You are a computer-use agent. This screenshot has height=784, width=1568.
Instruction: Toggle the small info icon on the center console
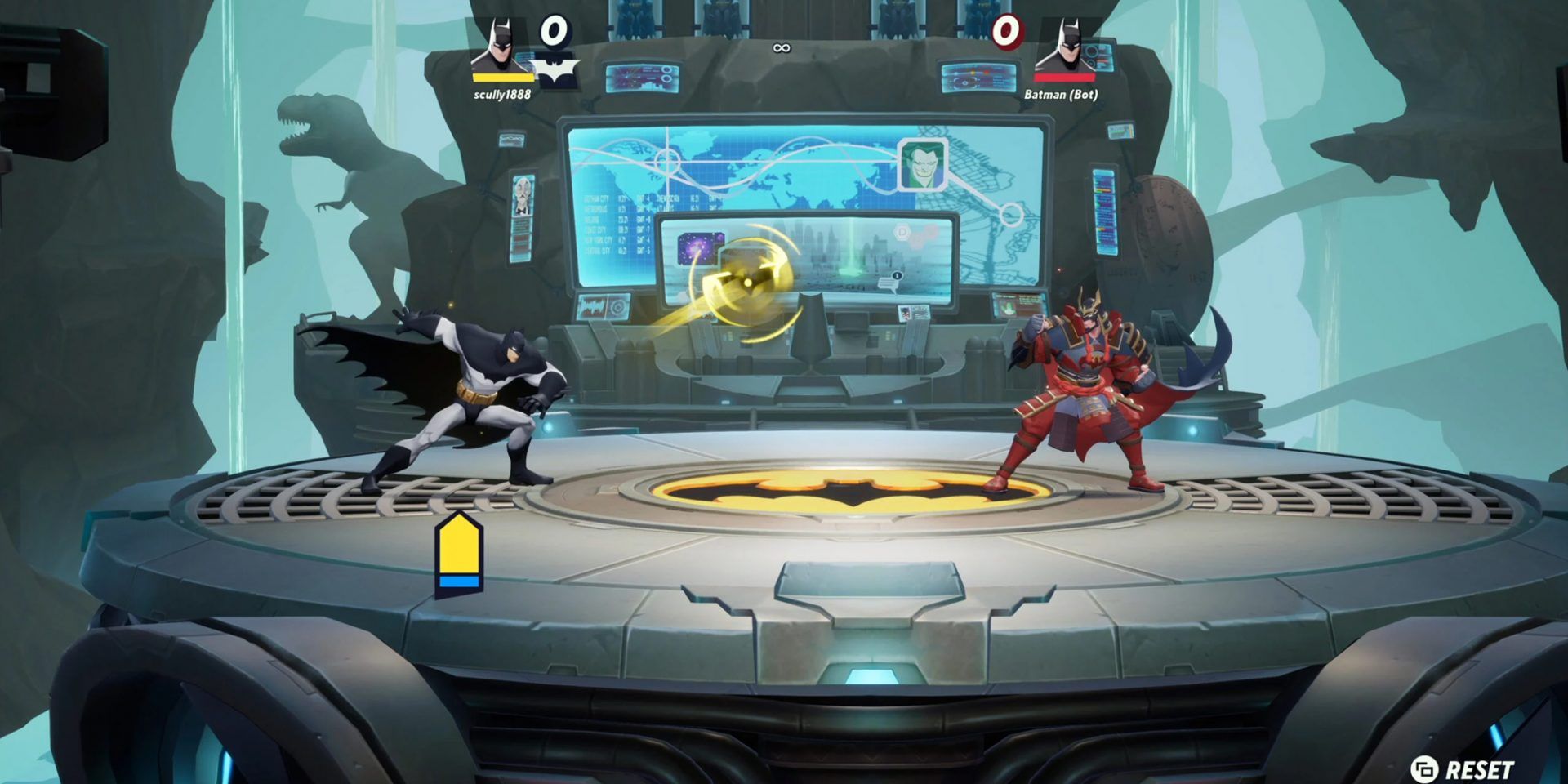(897, 276)
